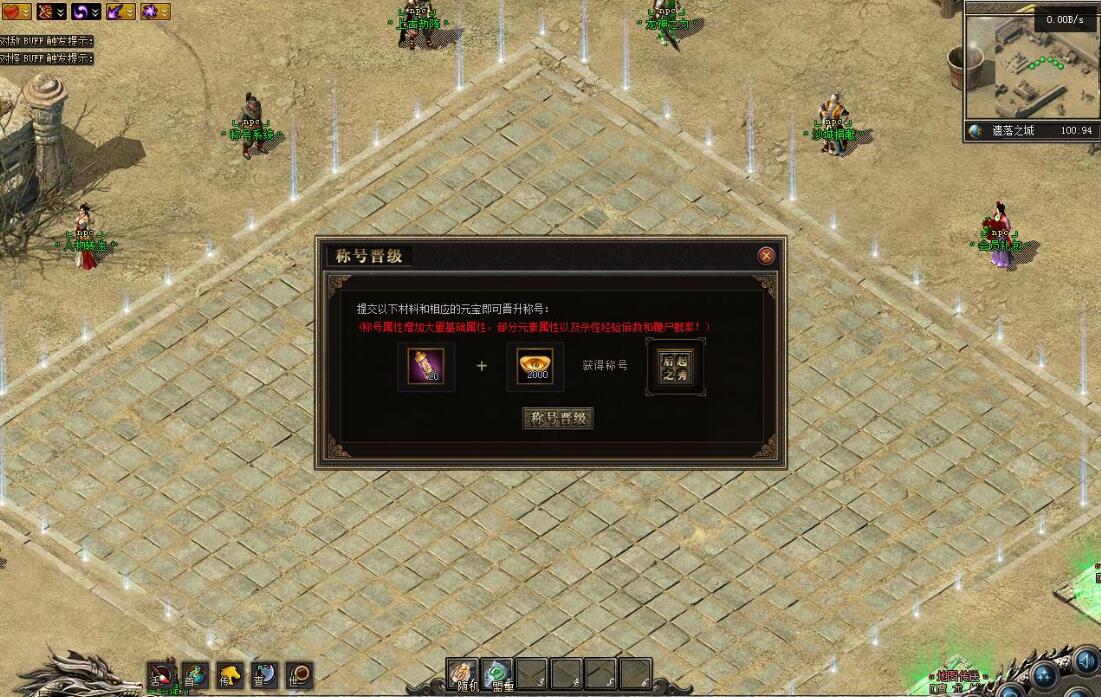Use the 随机 random teleport hotbar item
Screen dimensions: 1101x697
461,675
